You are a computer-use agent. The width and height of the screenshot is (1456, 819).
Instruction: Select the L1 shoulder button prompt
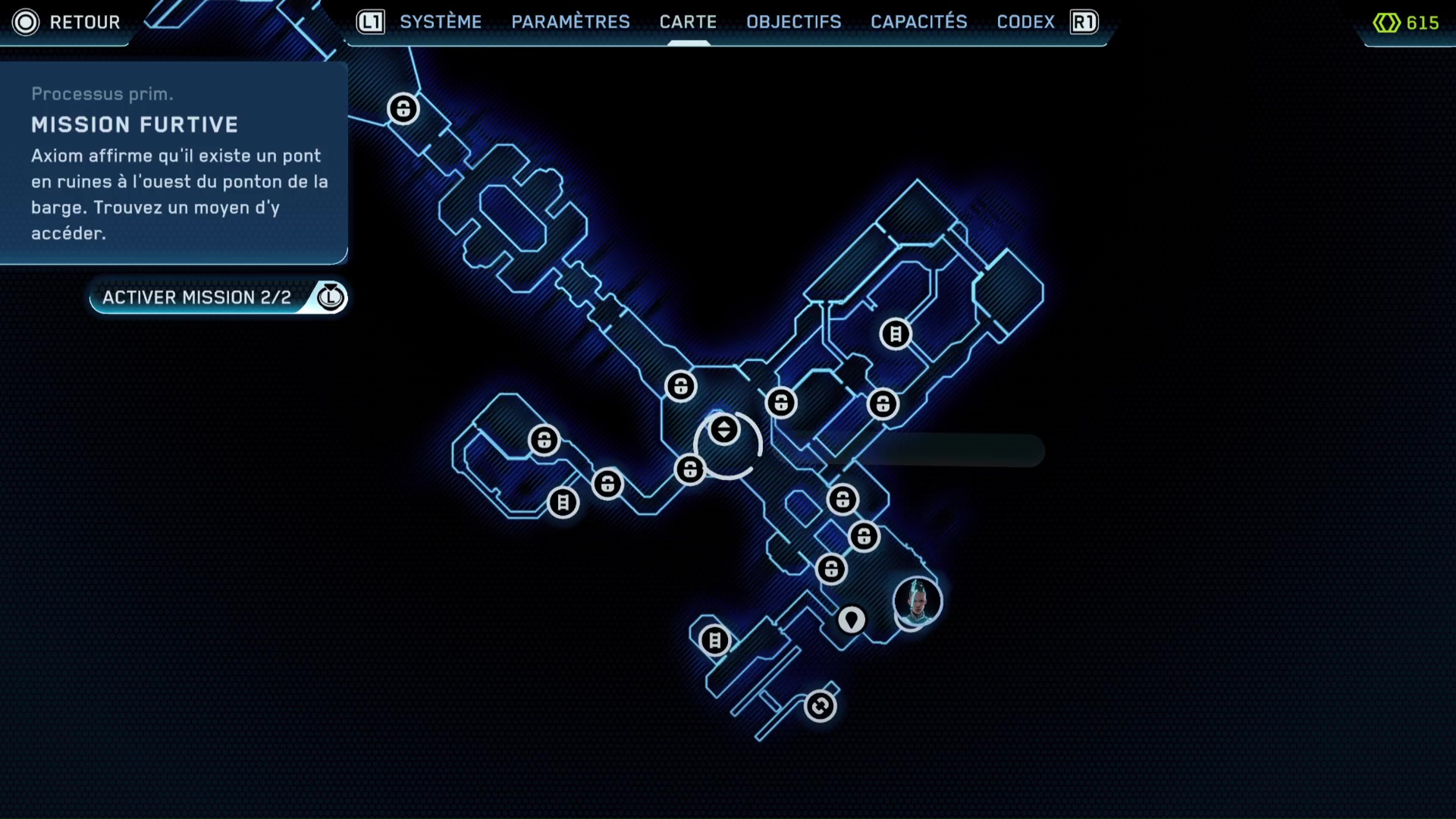pos(369,22)
